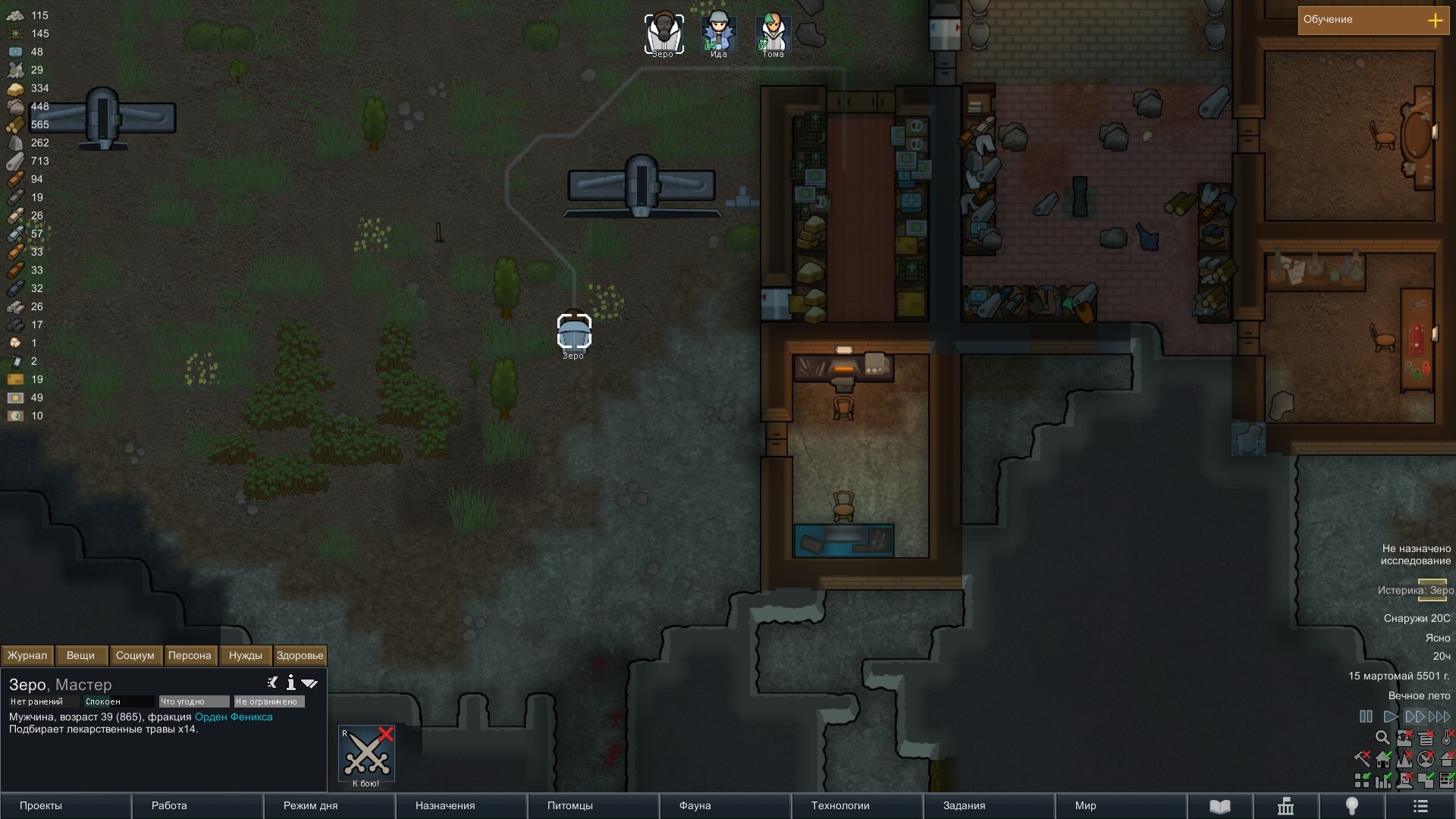Open the Мир world map
Image resolution: width=1456 pixels, height=819 pixels.
[x=1121, y=805]
